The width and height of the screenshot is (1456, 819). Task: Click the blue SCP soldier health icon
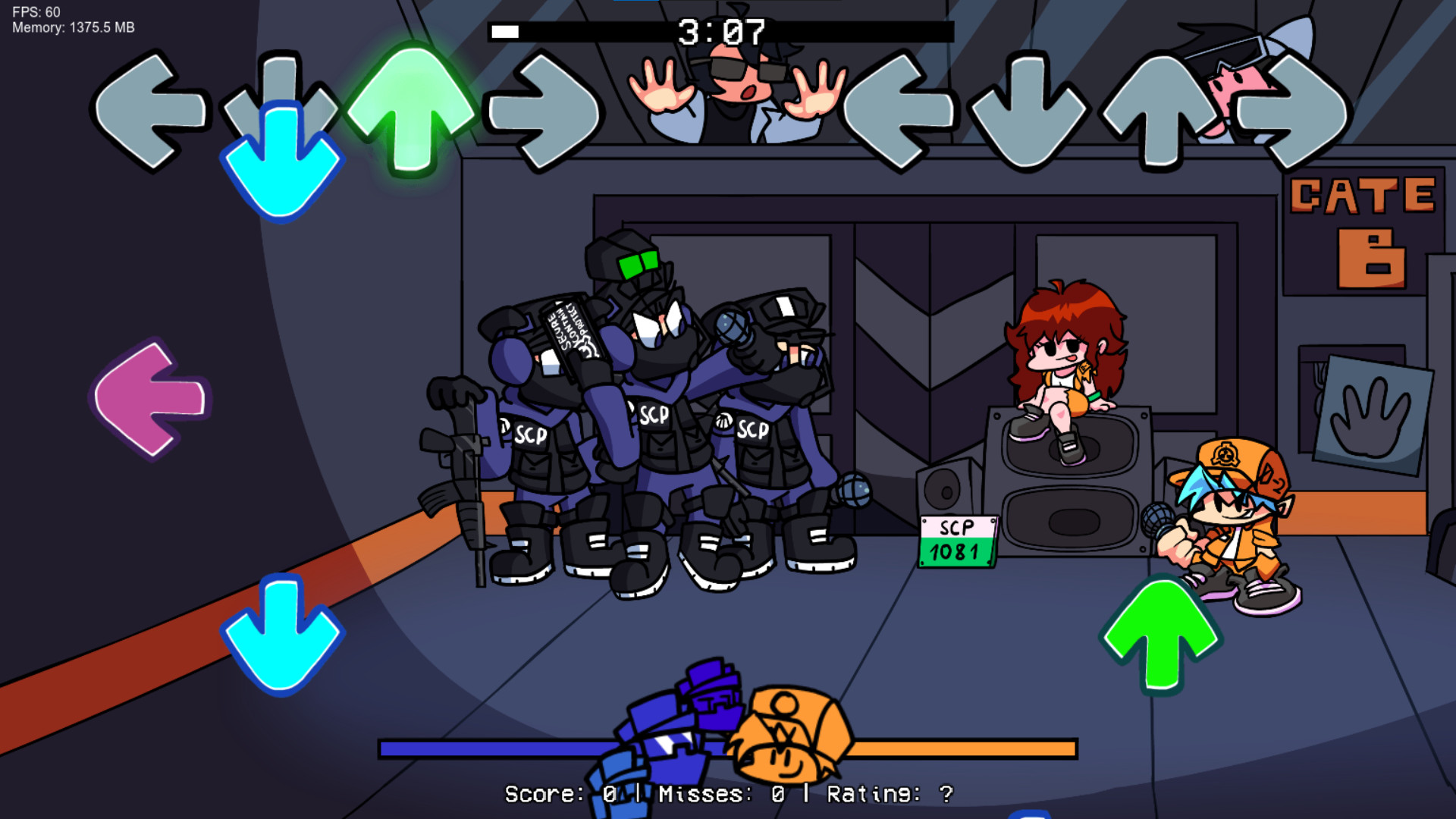[675, 728]
